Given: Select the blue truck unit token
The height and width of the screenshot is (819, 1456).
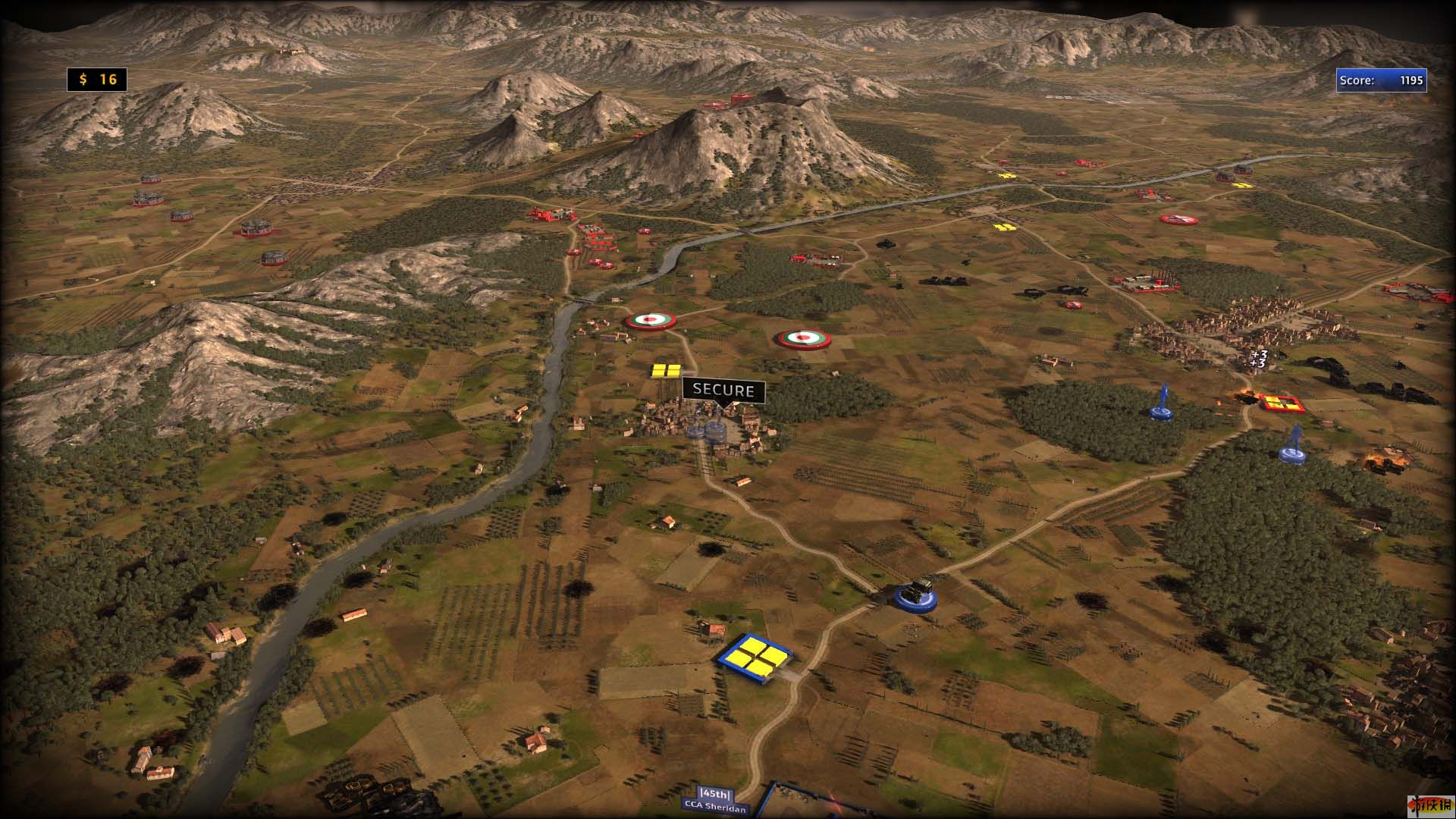Looking at the screenshot, I should pos(915,594).
